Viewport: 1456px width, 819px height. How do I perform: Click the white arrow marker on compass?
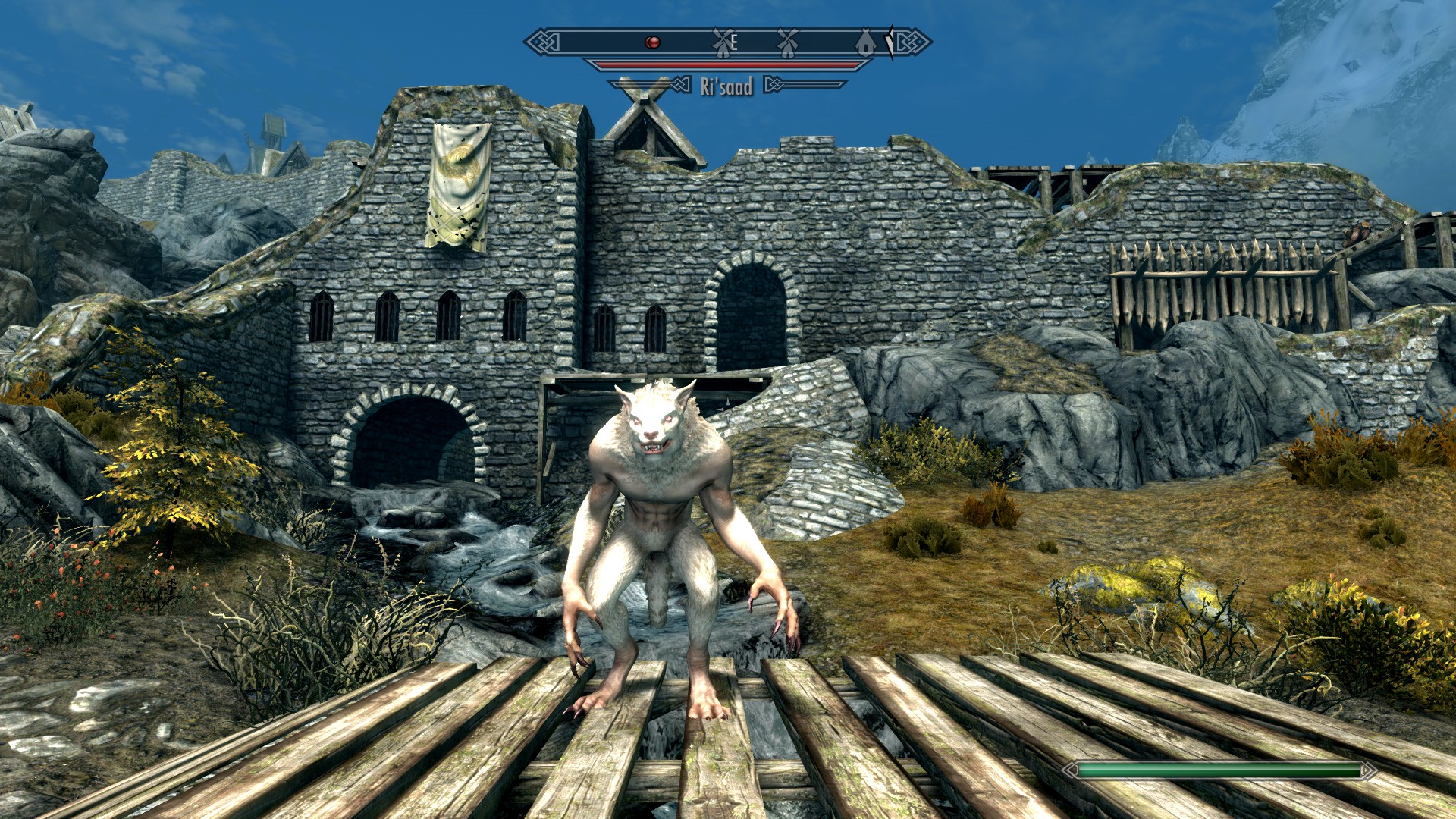[890, 42]
